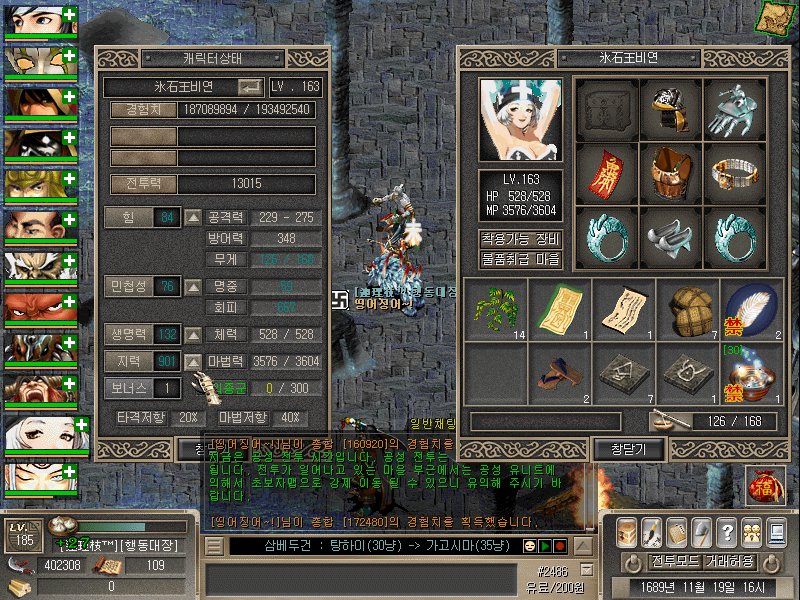Viewport: 800px width, 600px height.
Task: Close the inventory with the 창닫기 button
Action: 617,450
